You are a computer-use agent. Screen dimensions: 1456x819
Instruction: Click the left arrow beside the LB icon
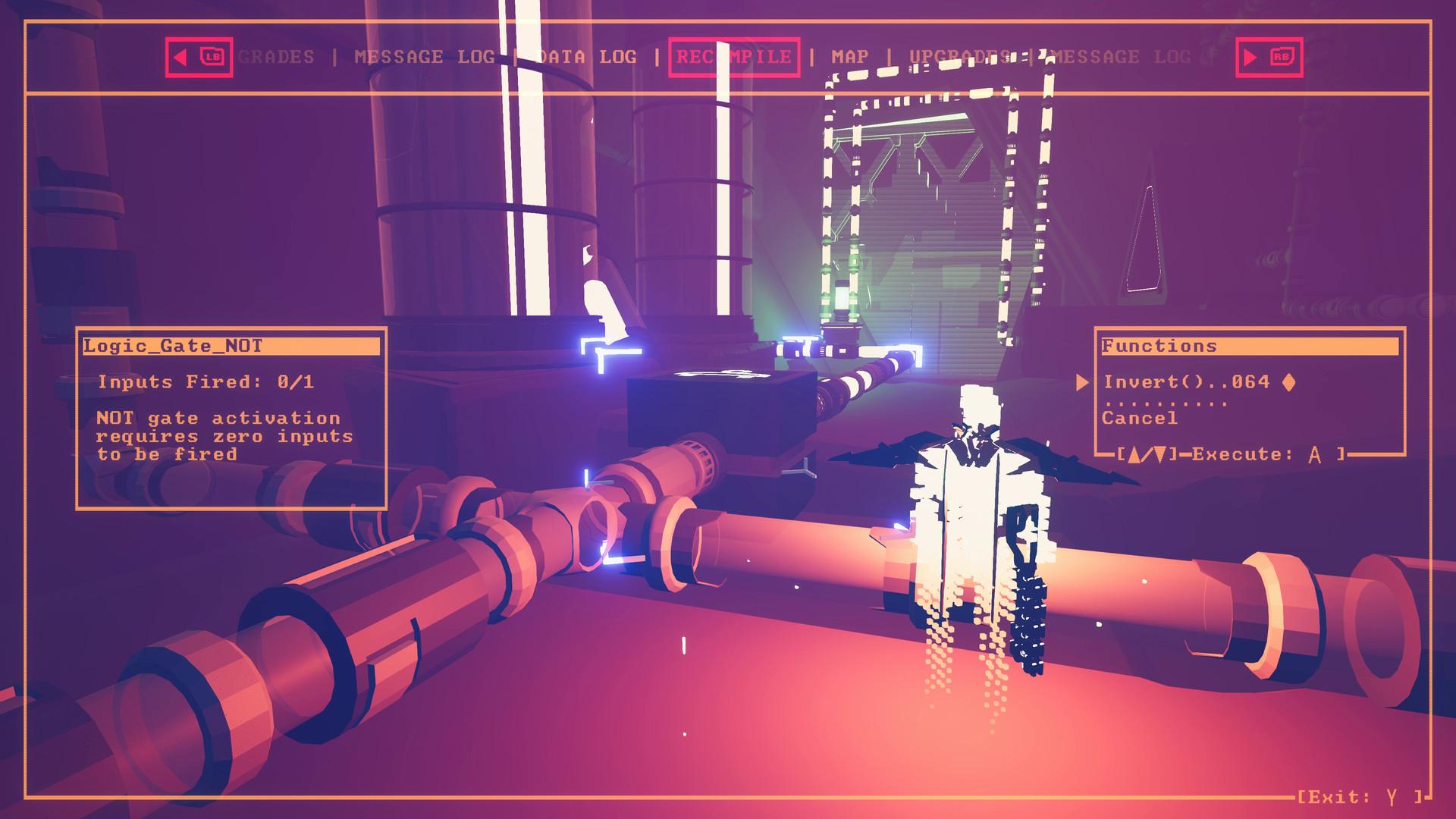coord(180,56)
